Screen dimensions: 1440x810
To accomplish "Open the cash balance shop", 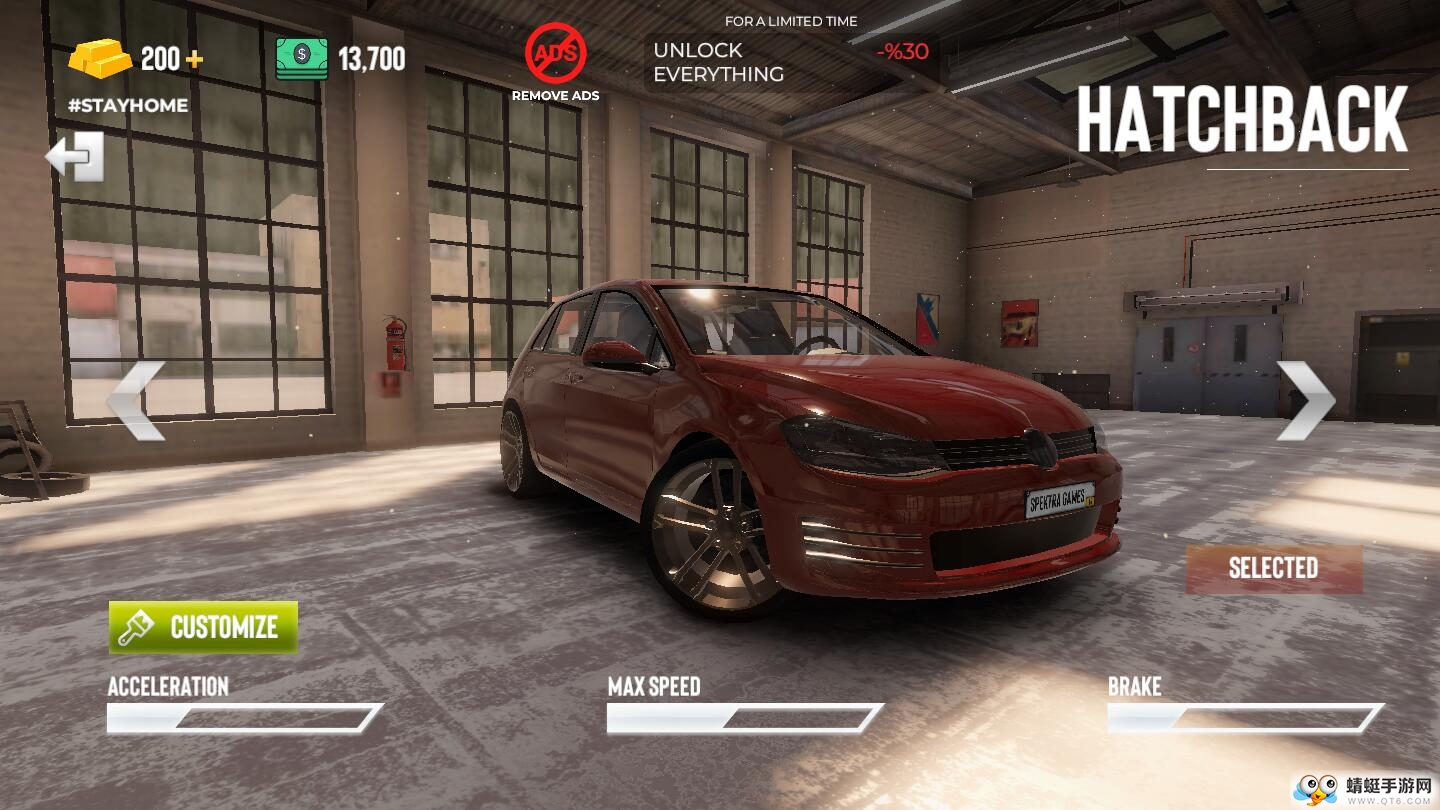I will point(341,59).
